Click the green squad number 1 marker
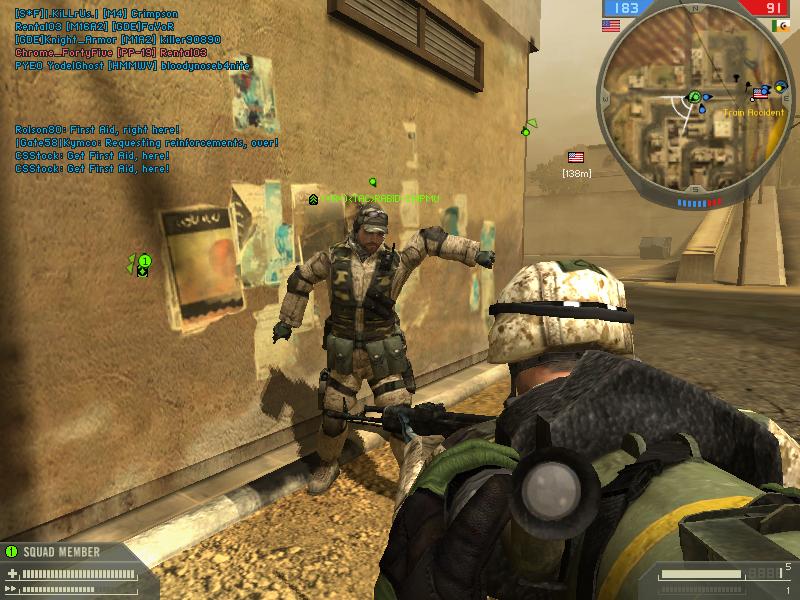800x600 pixels. coord(144,262)
